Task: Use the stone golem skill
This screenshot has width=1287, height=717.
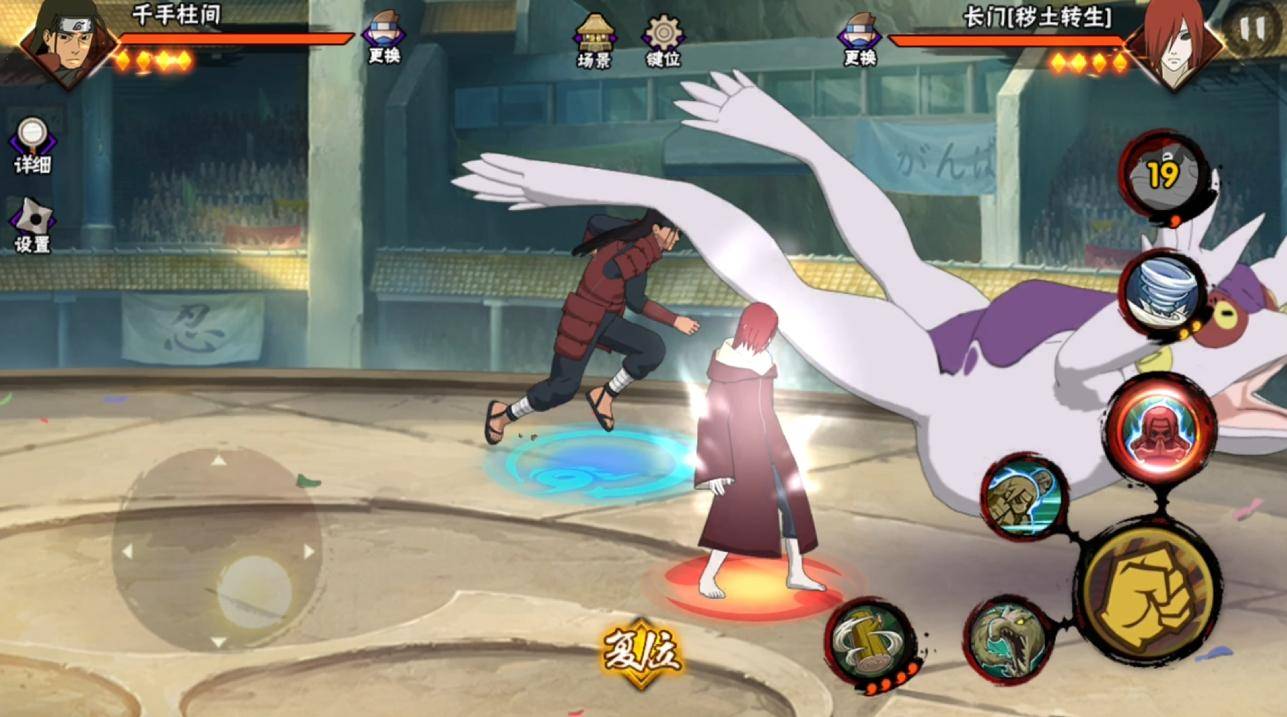Action: tap(1023, 497)
